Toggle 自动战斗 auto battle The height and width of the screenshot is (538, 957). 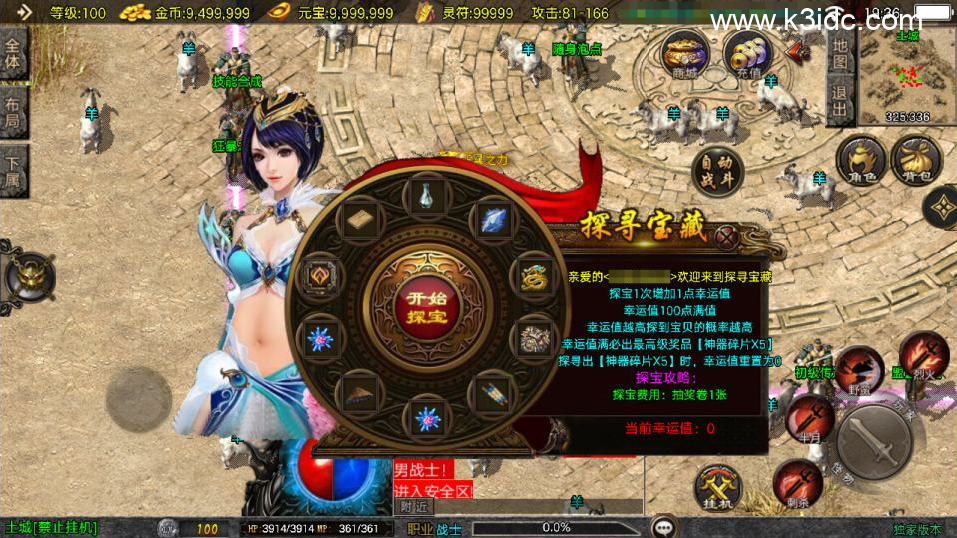(717, 171)
